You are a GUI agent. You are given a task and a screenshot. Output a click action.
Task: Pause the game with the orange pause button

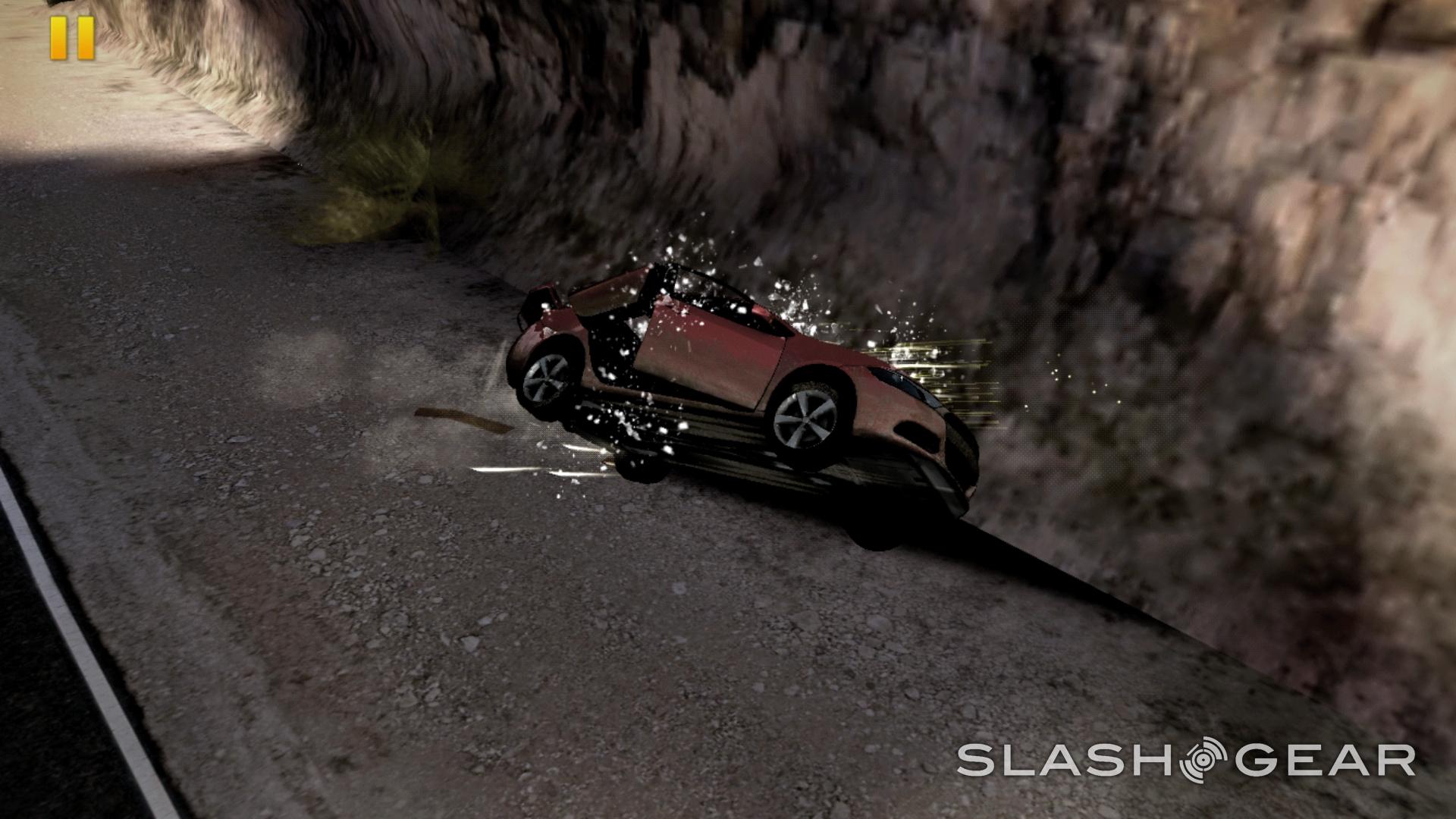tap(73, 38)
